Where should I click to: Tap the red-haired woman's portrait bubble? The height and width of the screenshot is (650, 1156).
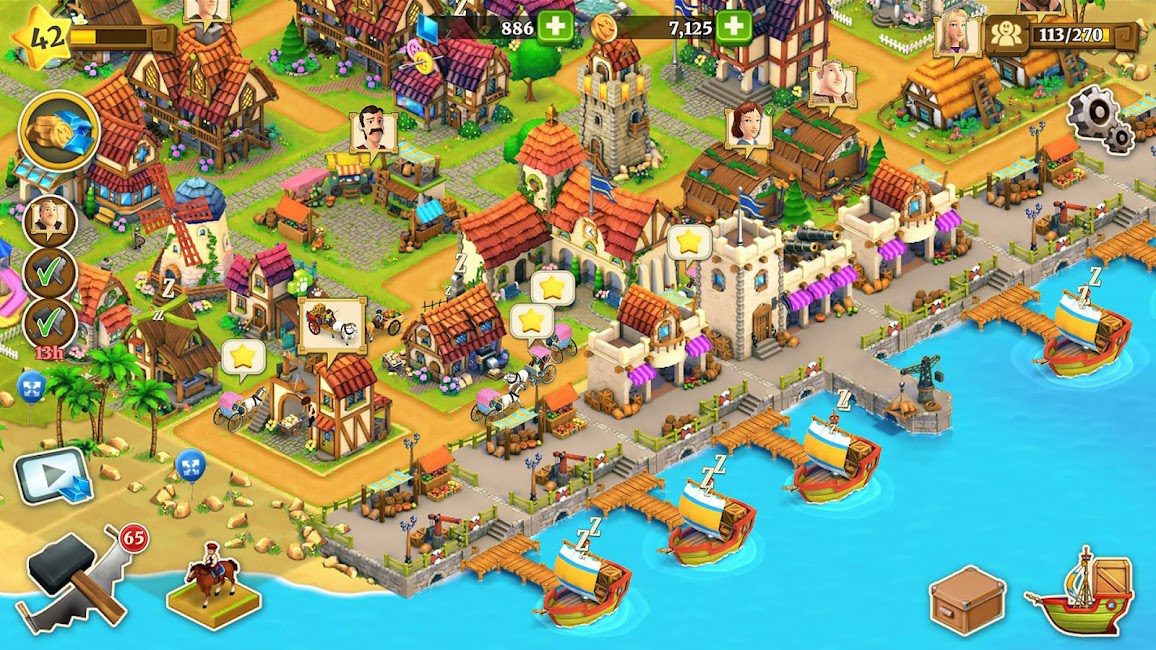747,127
